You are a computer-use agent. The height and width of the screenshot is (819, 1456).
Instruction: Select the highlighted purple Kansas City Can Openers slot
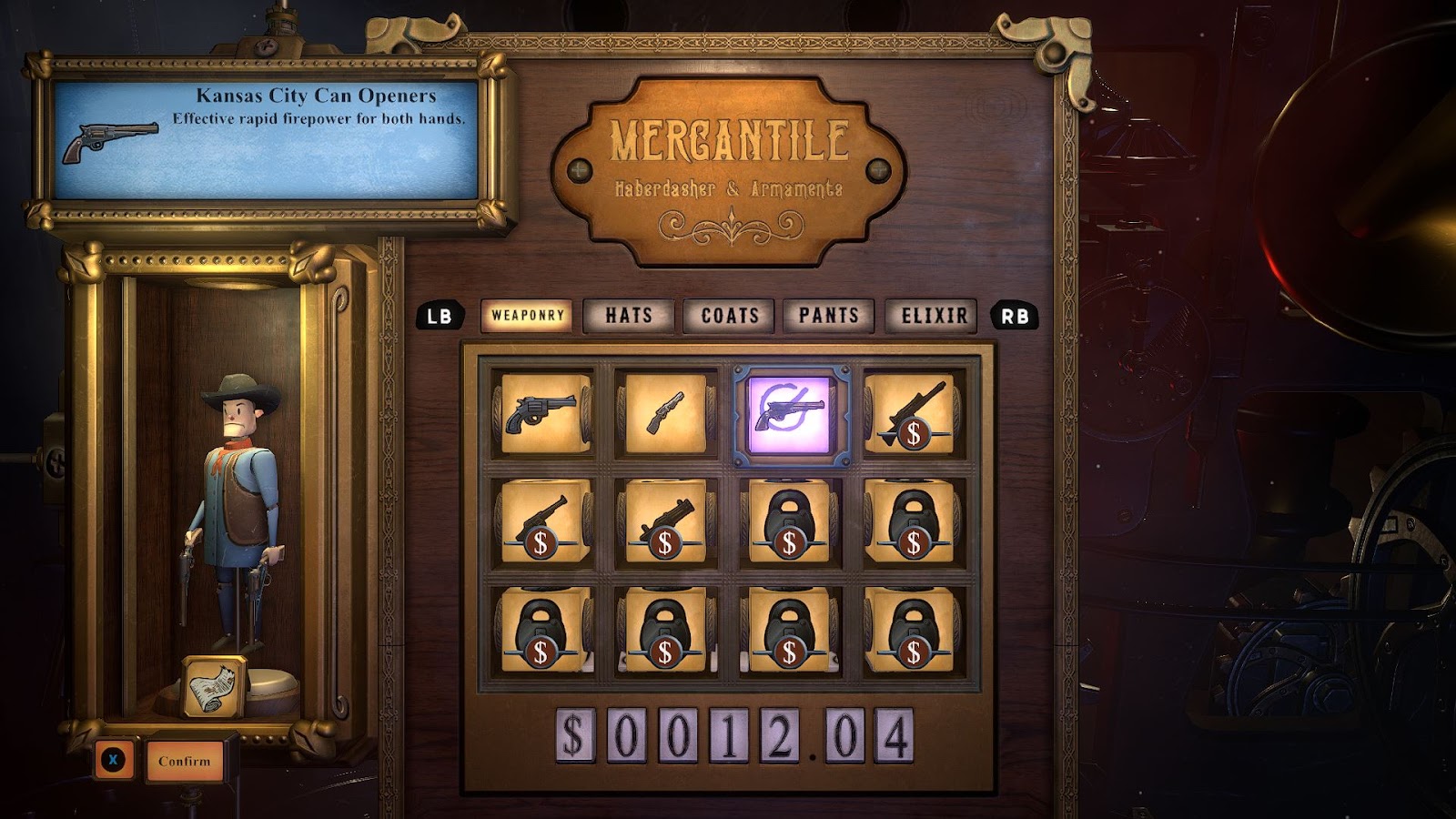[x=789, y=414]
